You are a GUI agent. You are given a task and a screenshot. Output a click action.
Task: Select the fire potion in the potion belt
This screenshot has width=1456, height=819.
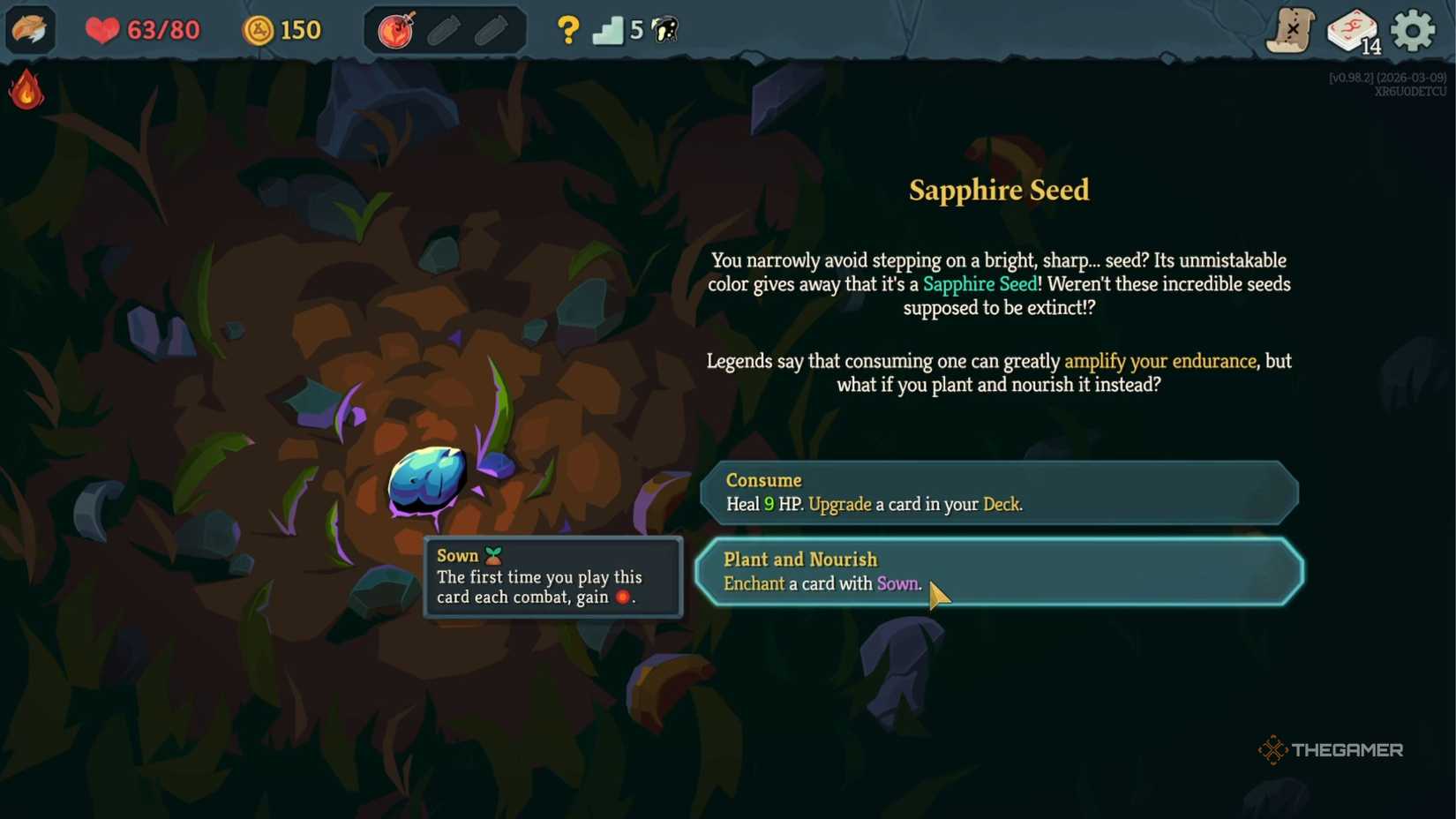397,29
